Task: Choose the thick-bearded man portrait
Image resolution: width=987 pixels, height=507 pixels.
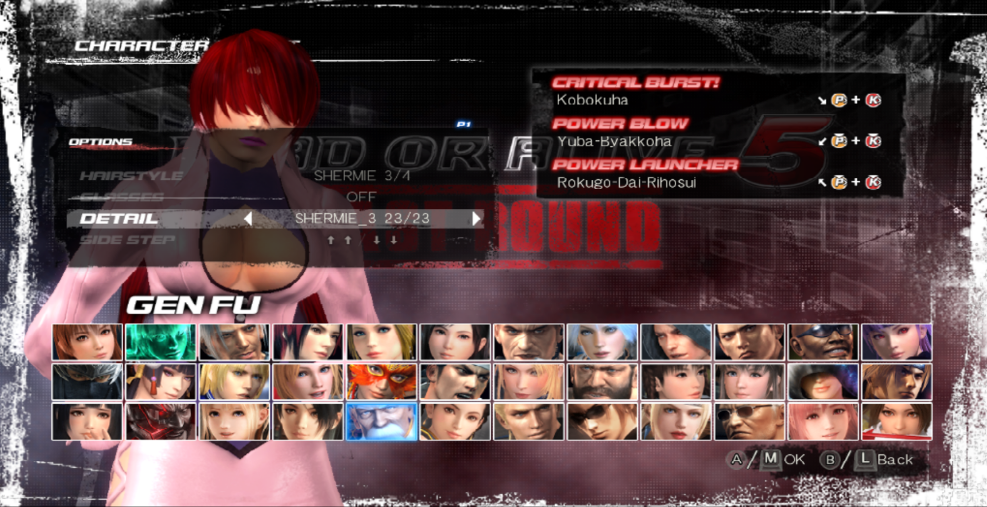Action: coord(602,382)
